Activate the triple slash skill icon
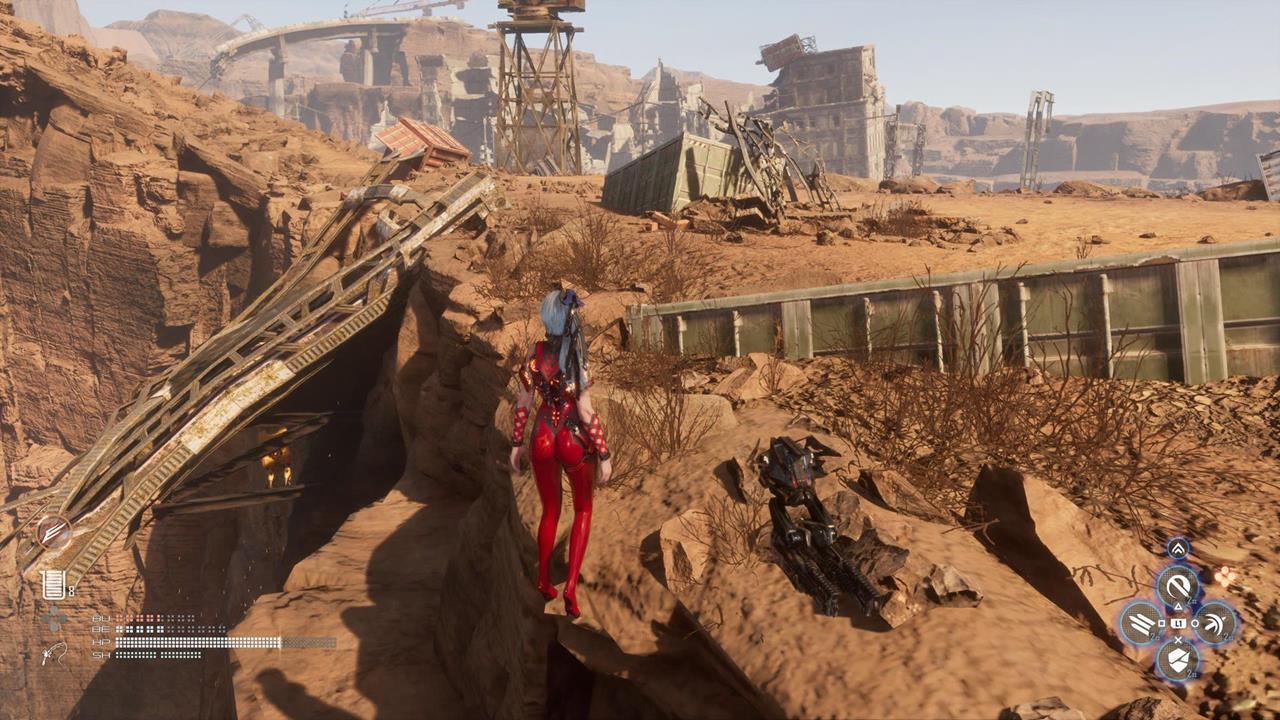 tap(1141, 623)
